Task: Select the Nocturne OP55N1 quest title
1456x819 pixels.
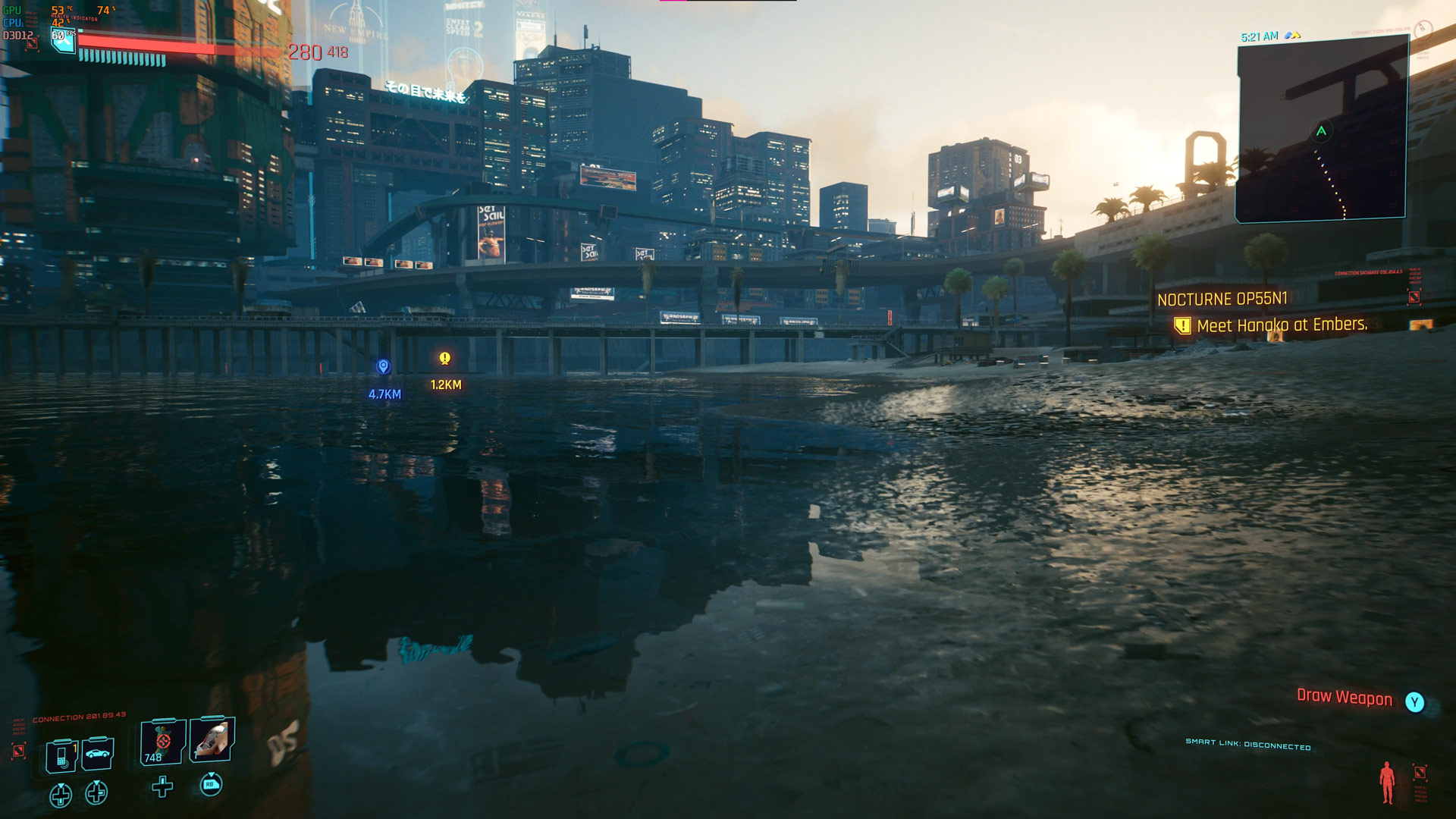Action: click(1222, 300)
